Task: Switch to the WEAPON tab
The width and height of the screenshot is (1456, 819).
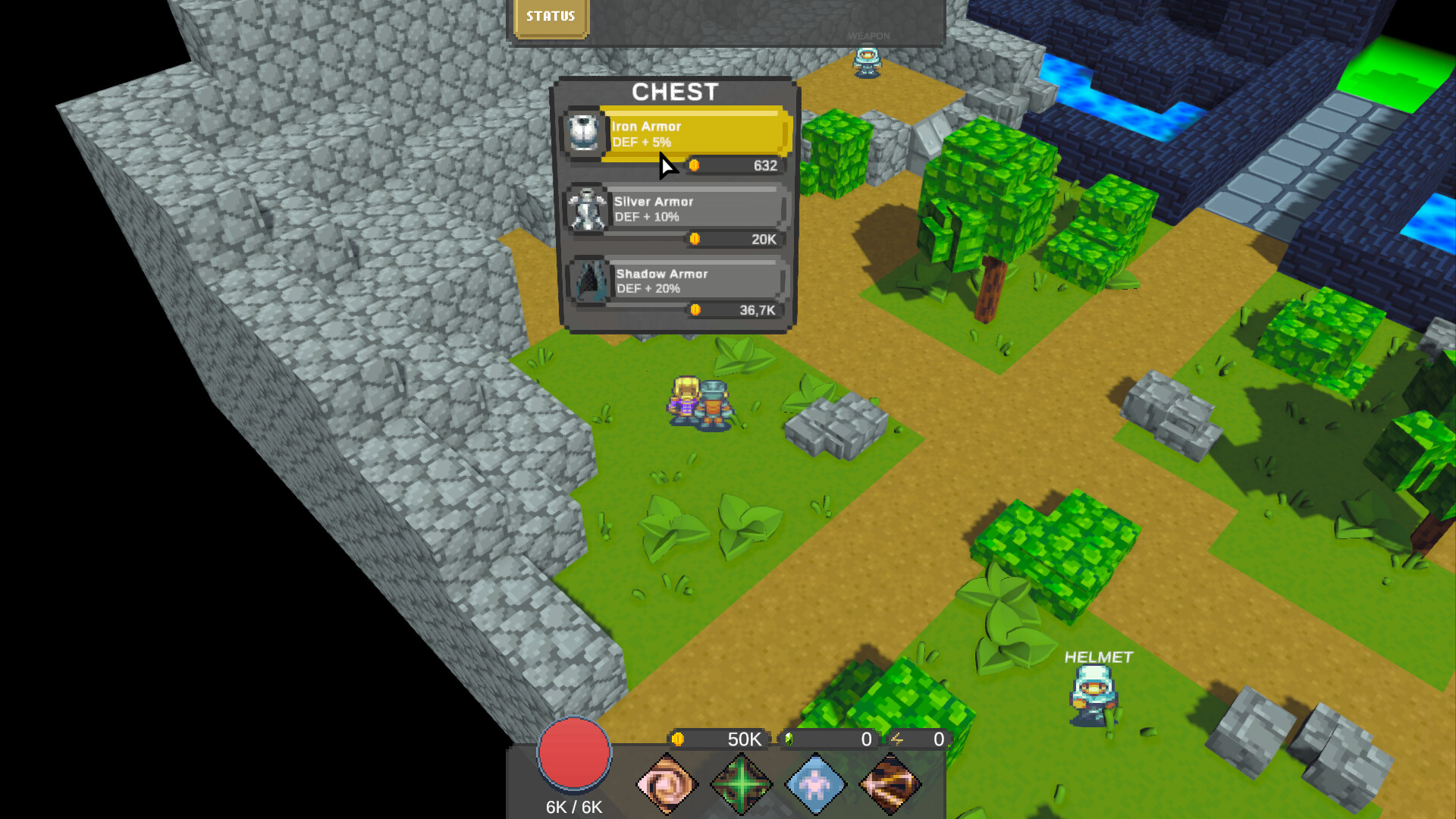Action: click(869, 35)
